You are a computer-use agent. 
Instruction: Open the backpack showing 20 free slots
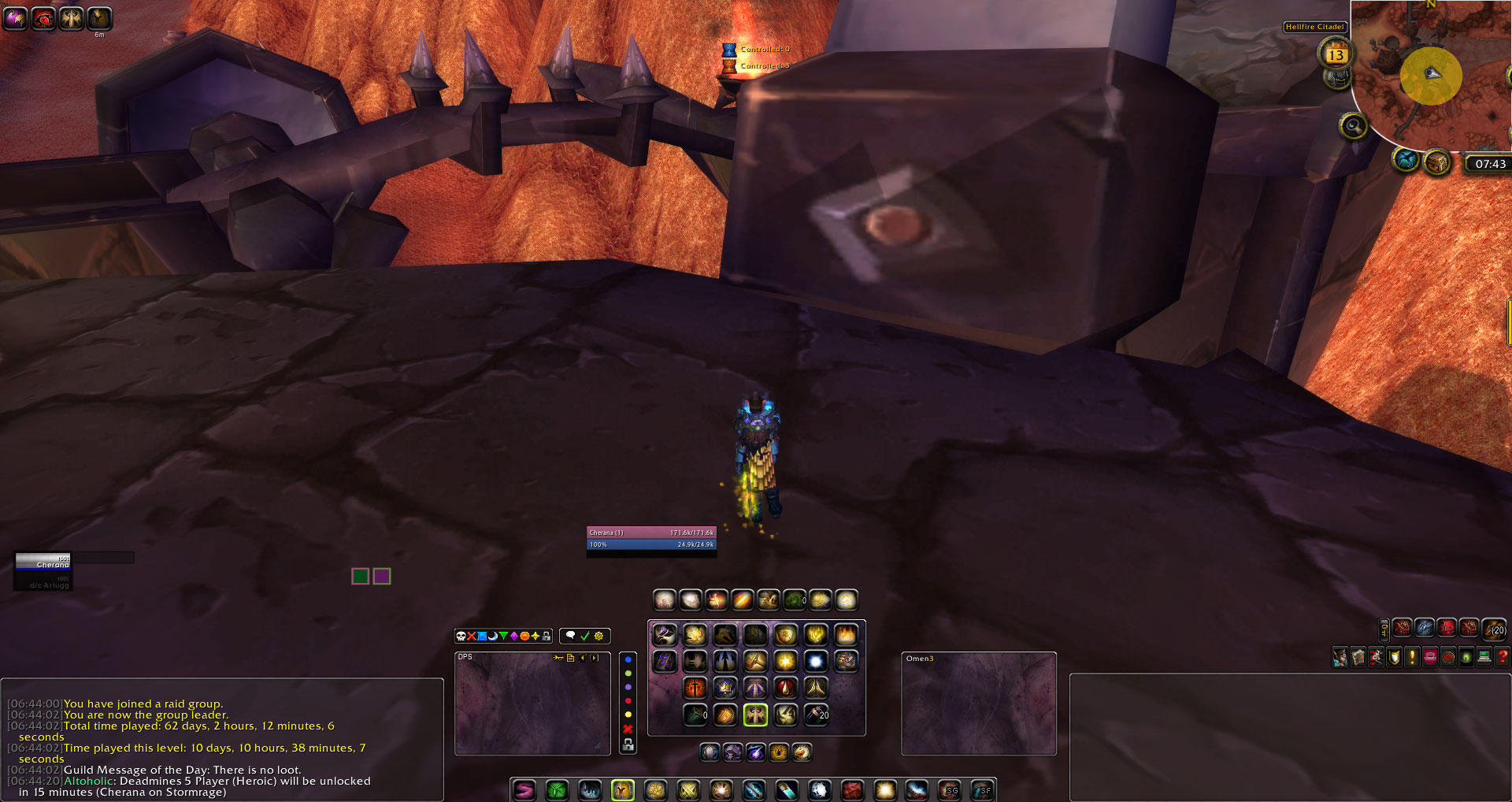pyautogui.click(x=1494, y=629)
